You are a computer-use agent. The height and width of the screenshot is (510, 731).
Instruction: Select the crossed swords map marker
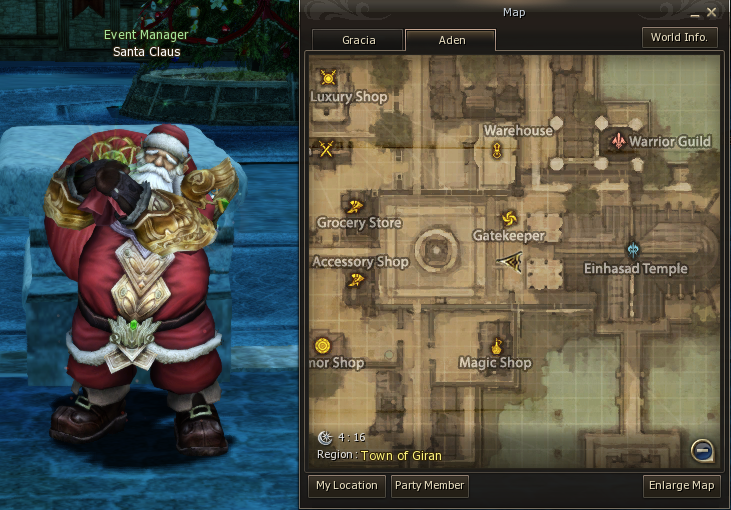pos(326,149)
